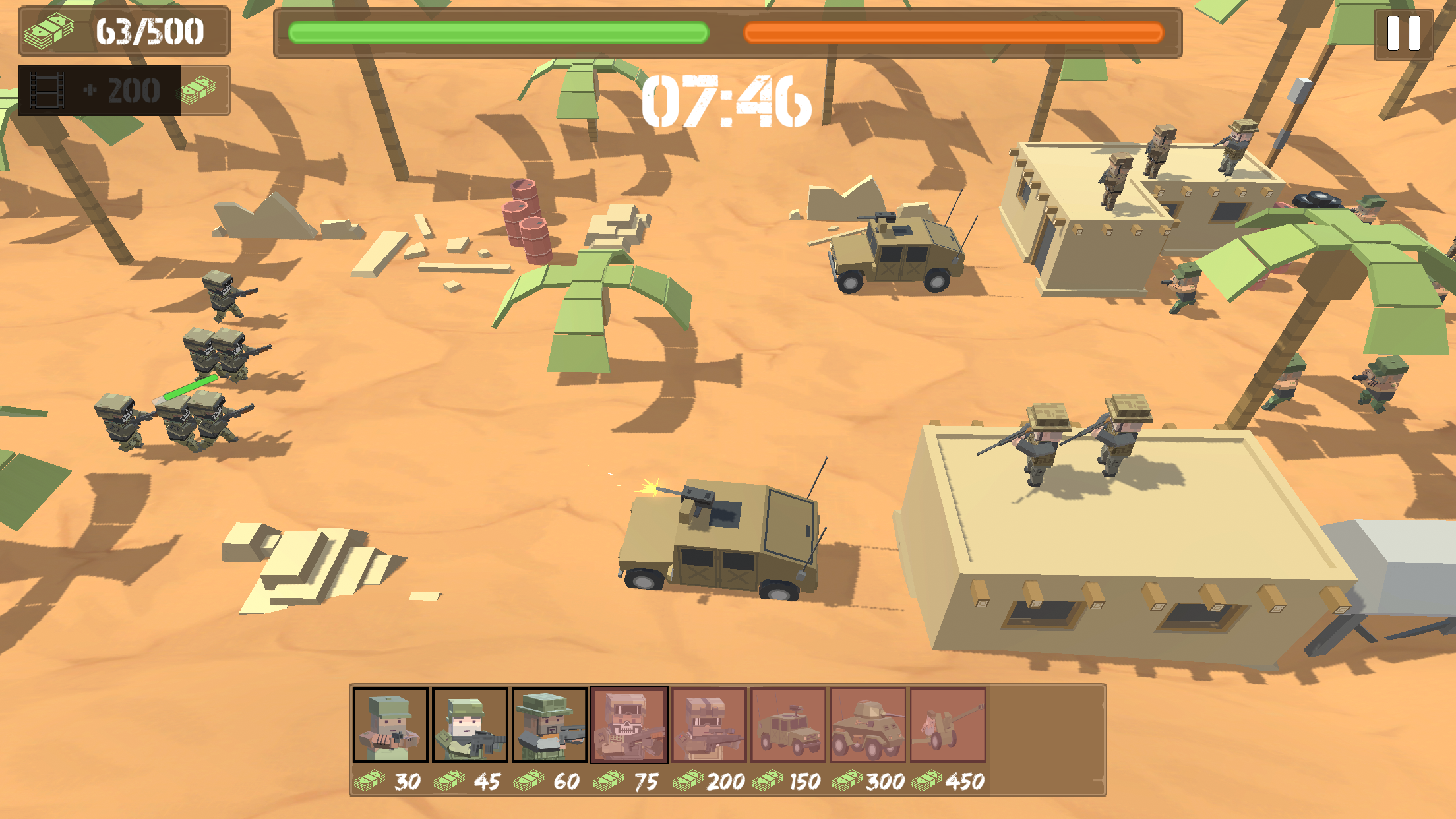Screen dimensions: 1456x819
Task: Pick the 200-cost sniper unit
Action: (x=709, y=725)
